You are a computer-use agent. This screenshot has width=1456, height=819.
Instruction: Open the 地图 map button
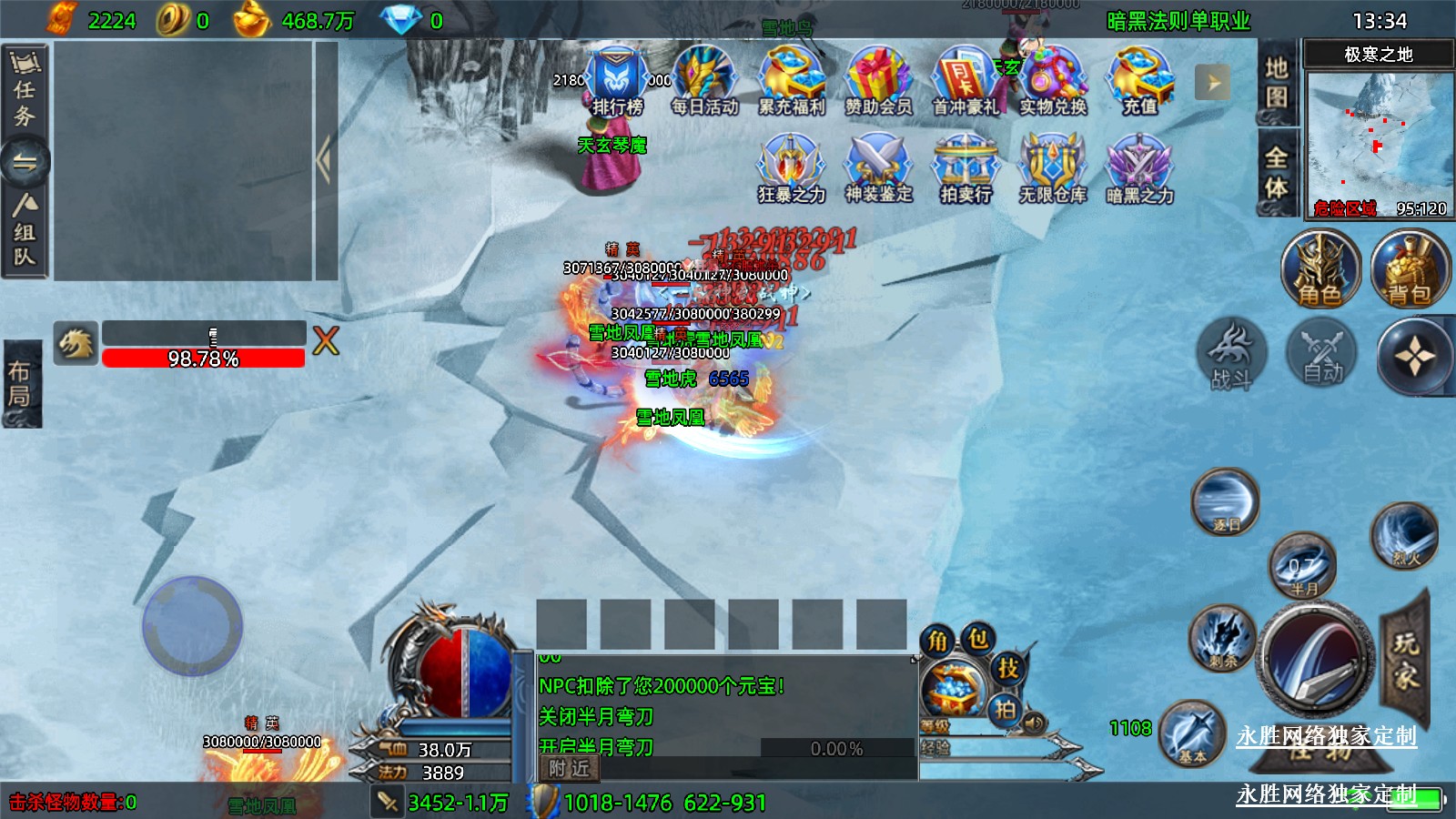(1276, 84)
